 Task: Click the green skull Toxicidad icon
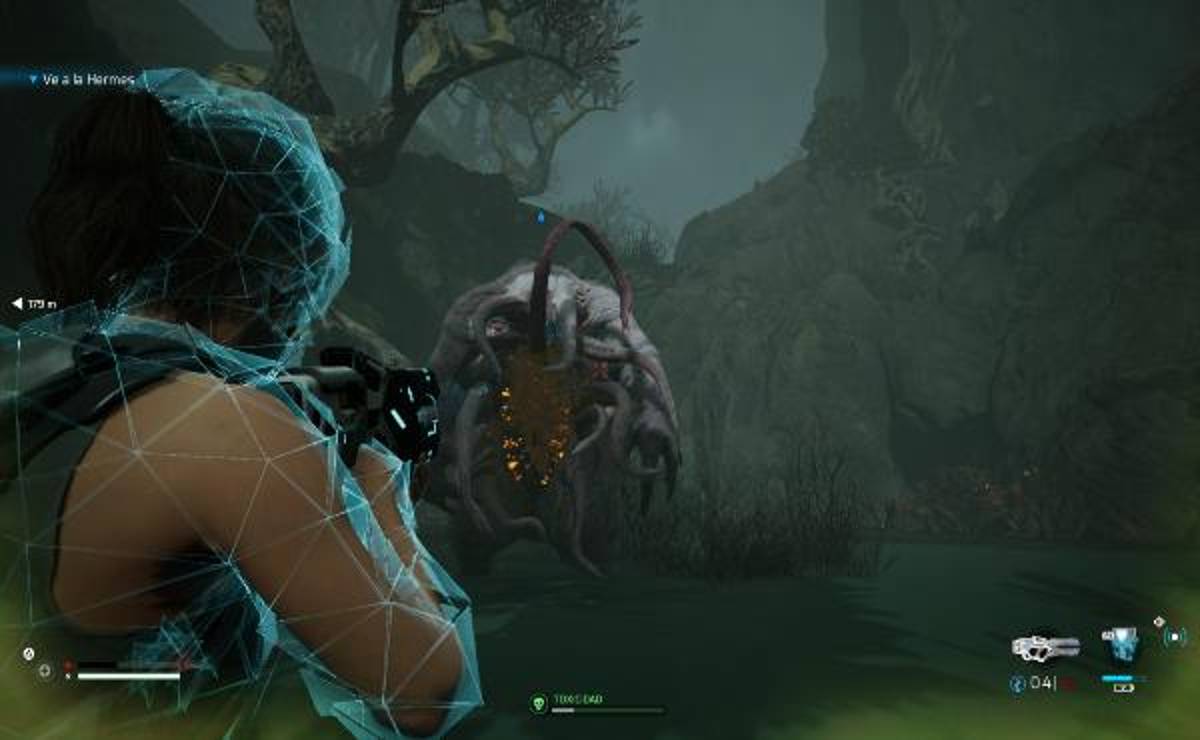pyautogui.click(x=538, y=703)
